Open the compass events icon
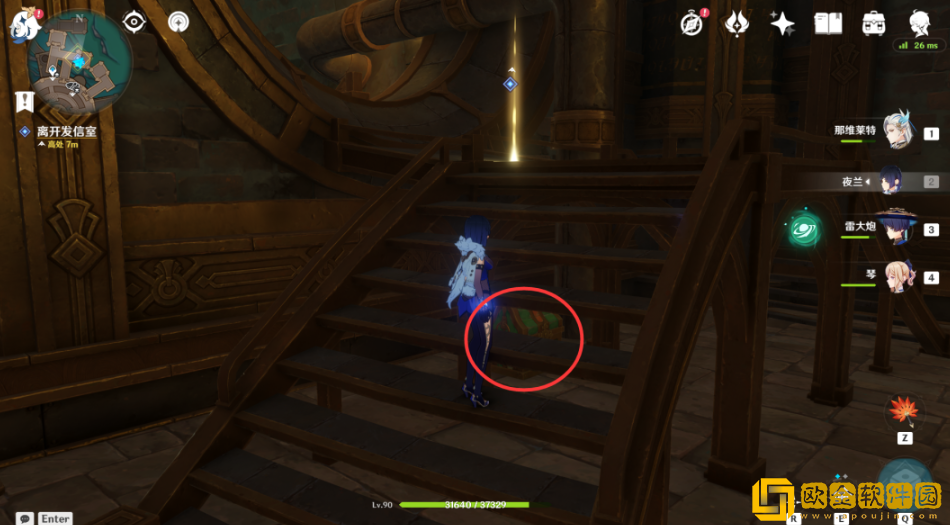This screenshot has height=525, width=950. (x=690, y=23)
